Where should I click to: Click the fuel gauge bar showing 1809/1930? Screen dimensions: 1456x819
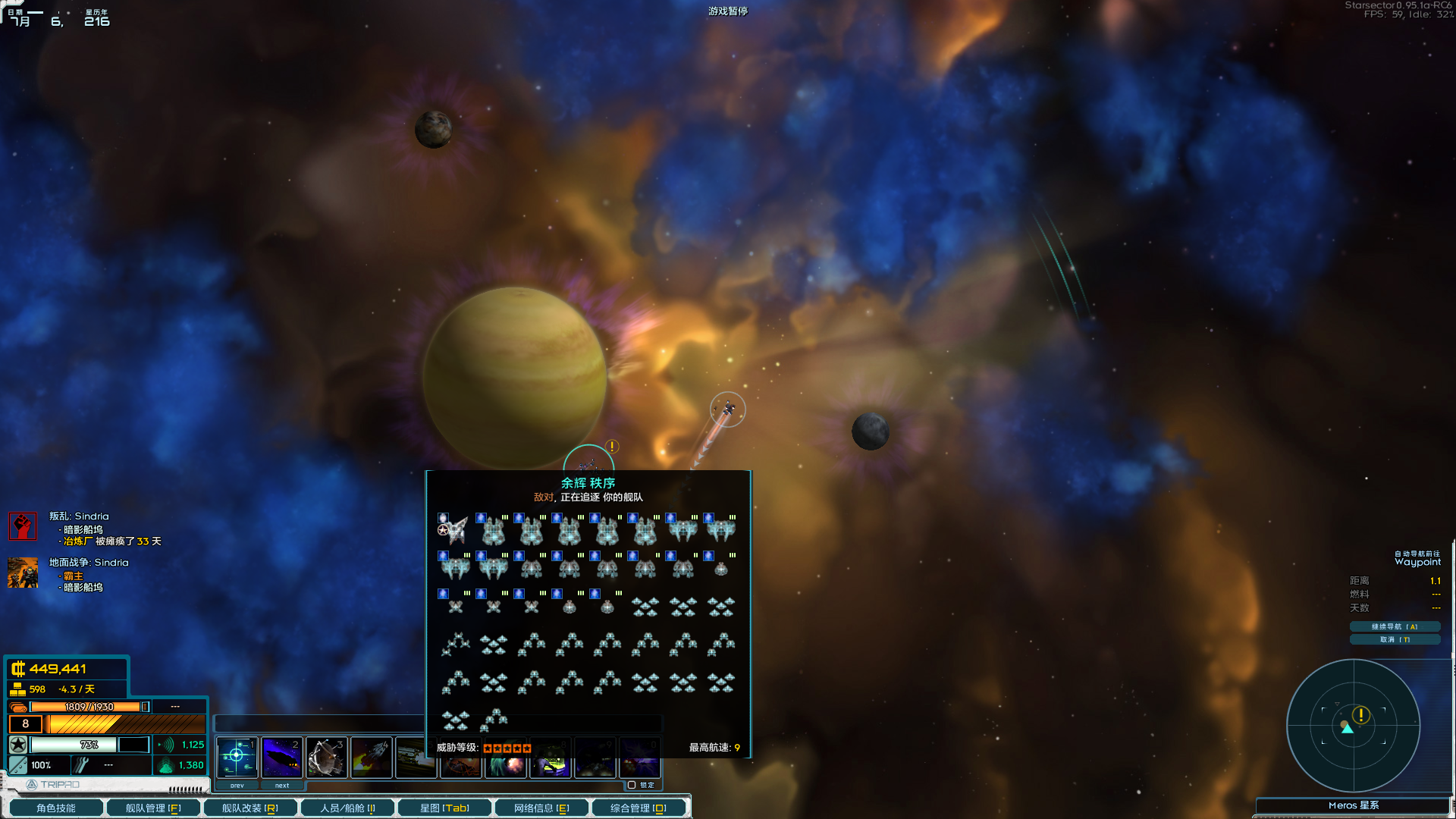(83, 706)
